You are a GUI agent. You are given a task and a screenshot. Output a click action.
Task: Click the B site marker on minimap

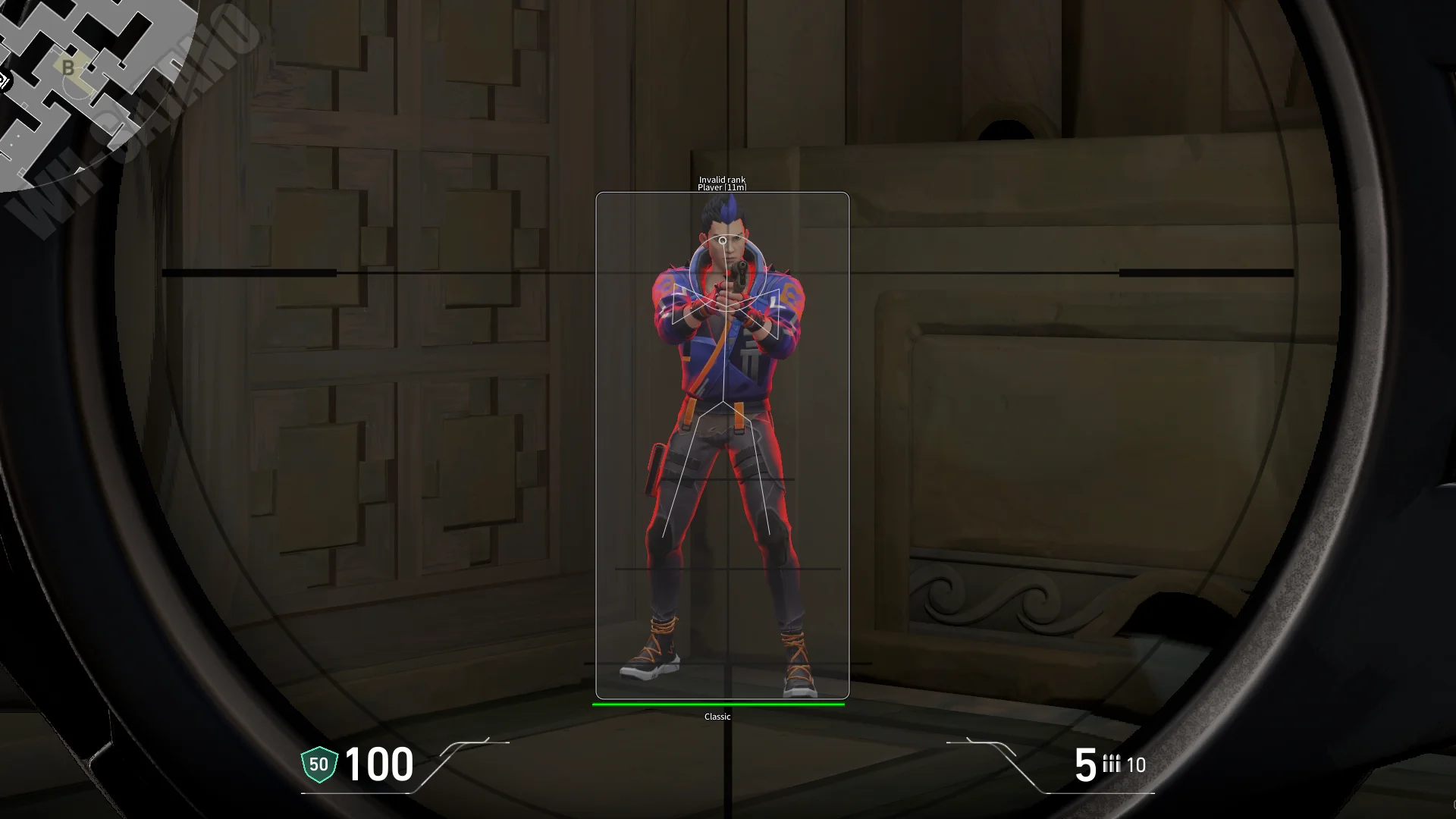[67, 68]
